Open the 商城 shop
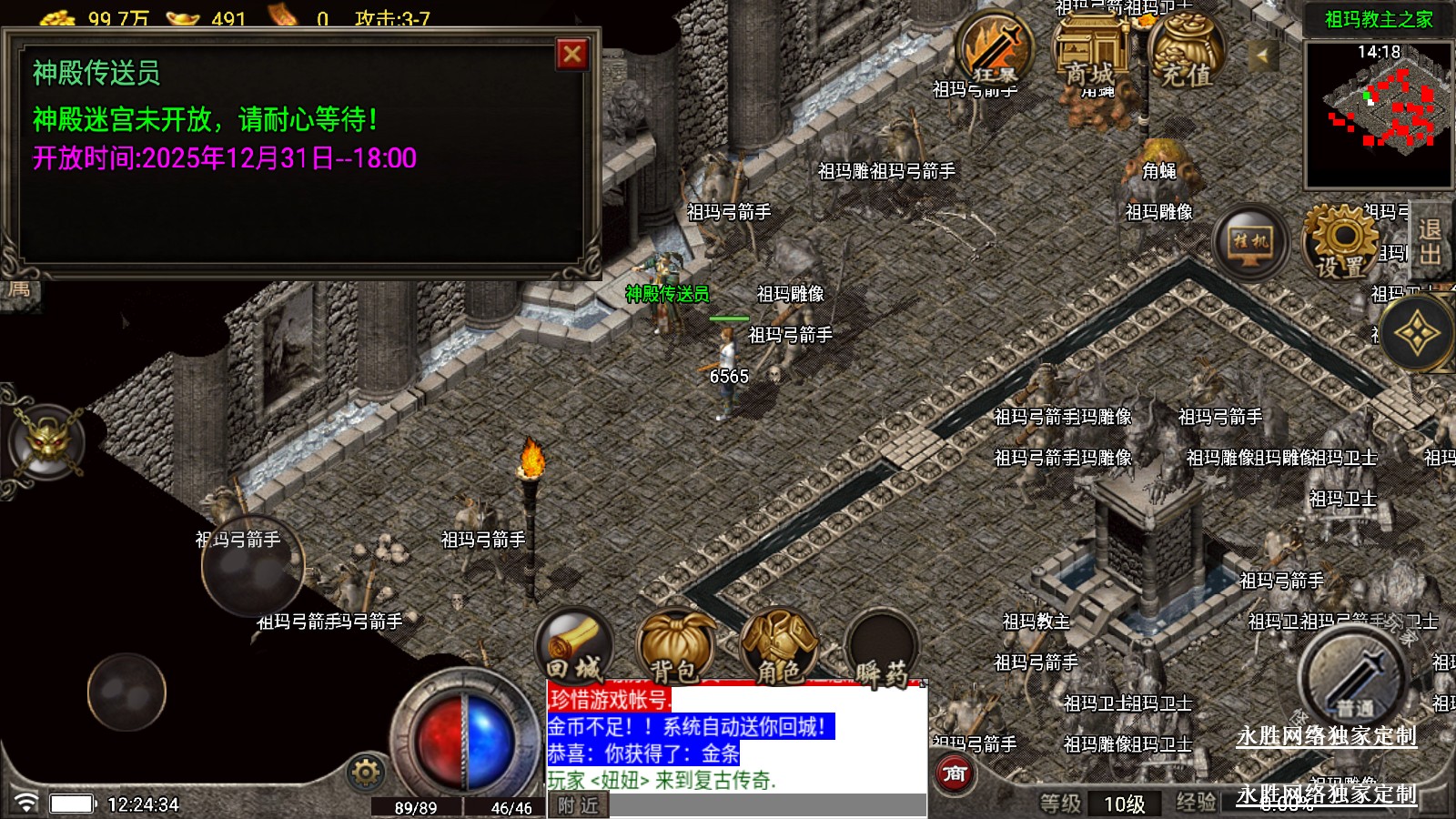Screen dimensions: 1456x819 tap(1089, 50)
